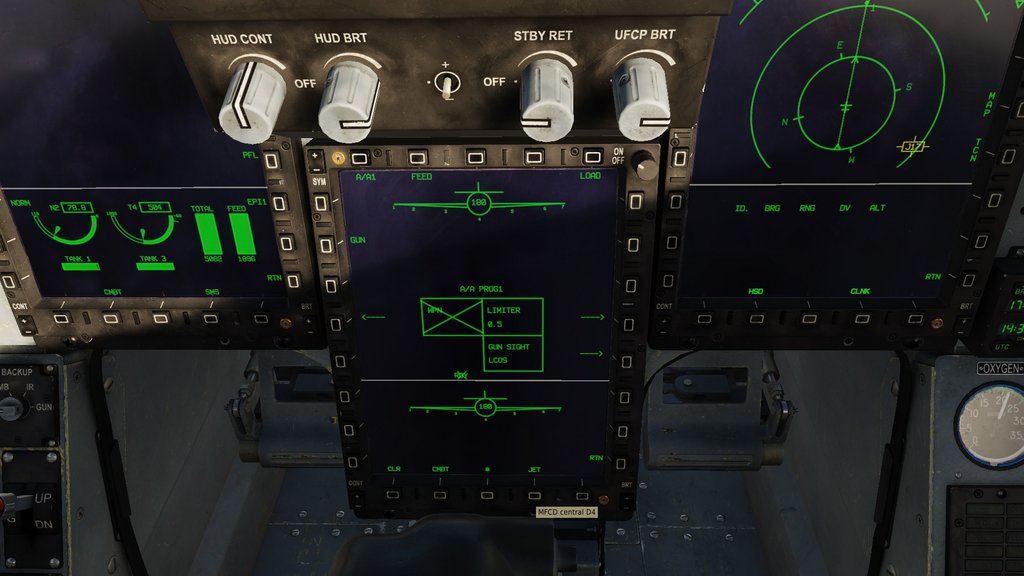This screenshot has width=1024, height=576.
Task: Push the LOAD button on the center MFCD
Action: tap(593, 158)
